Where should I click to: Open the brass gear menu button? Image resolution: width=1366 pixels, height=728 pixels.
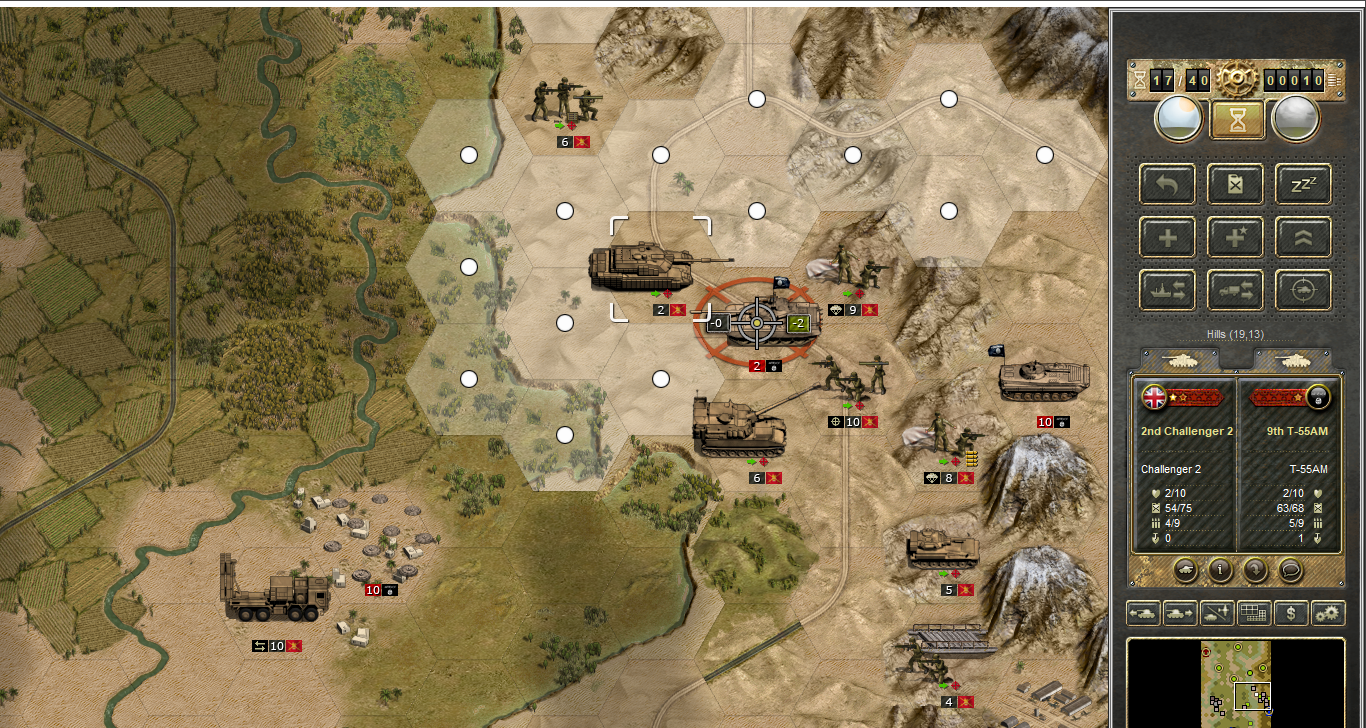1237,78
